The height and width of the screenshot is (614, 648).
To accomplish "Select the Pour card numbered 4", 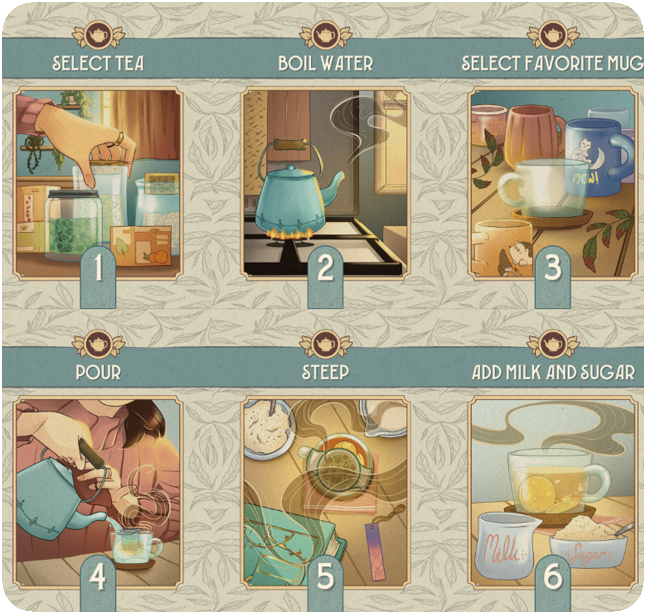I will tap(98, 490).
